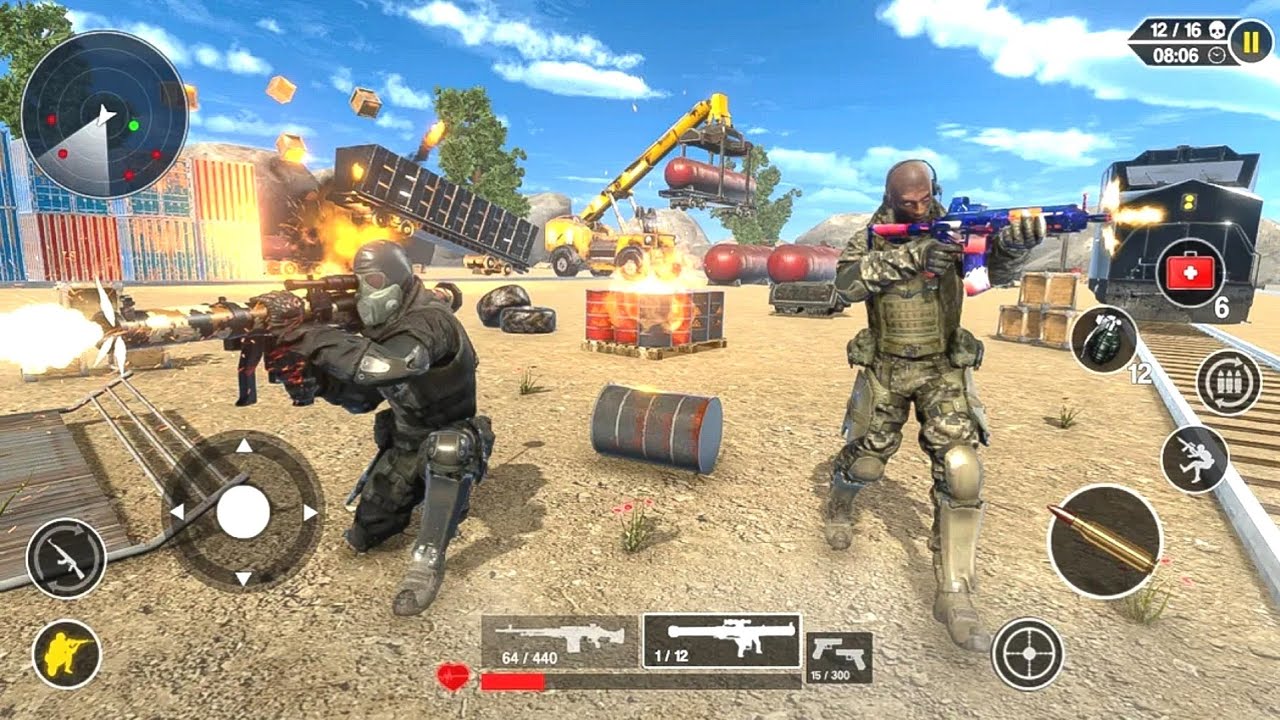Throw a grenade

click(x=1104, y=340)
